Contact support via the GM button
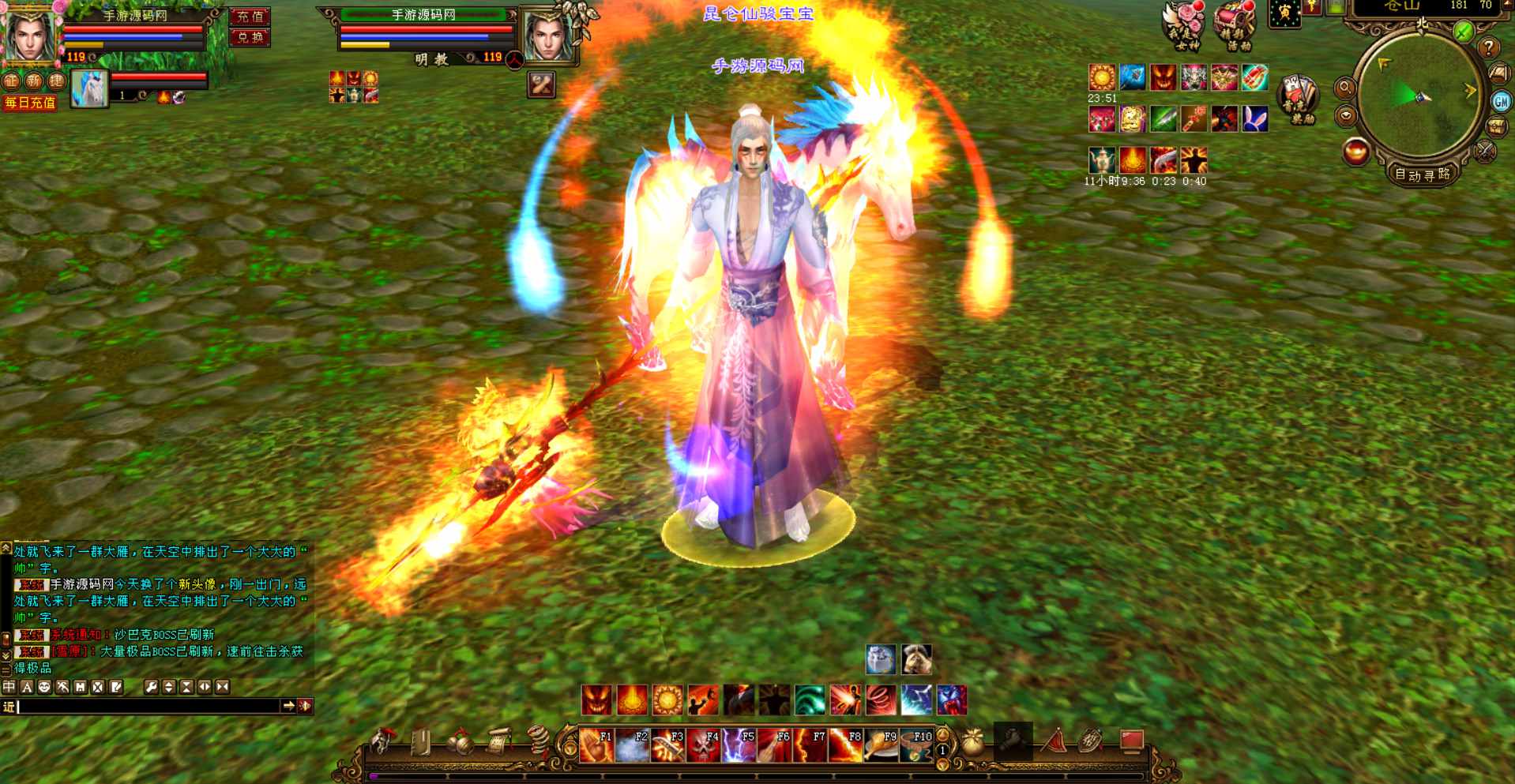This screenshot has height=784, width=1515. [1500, 101]
